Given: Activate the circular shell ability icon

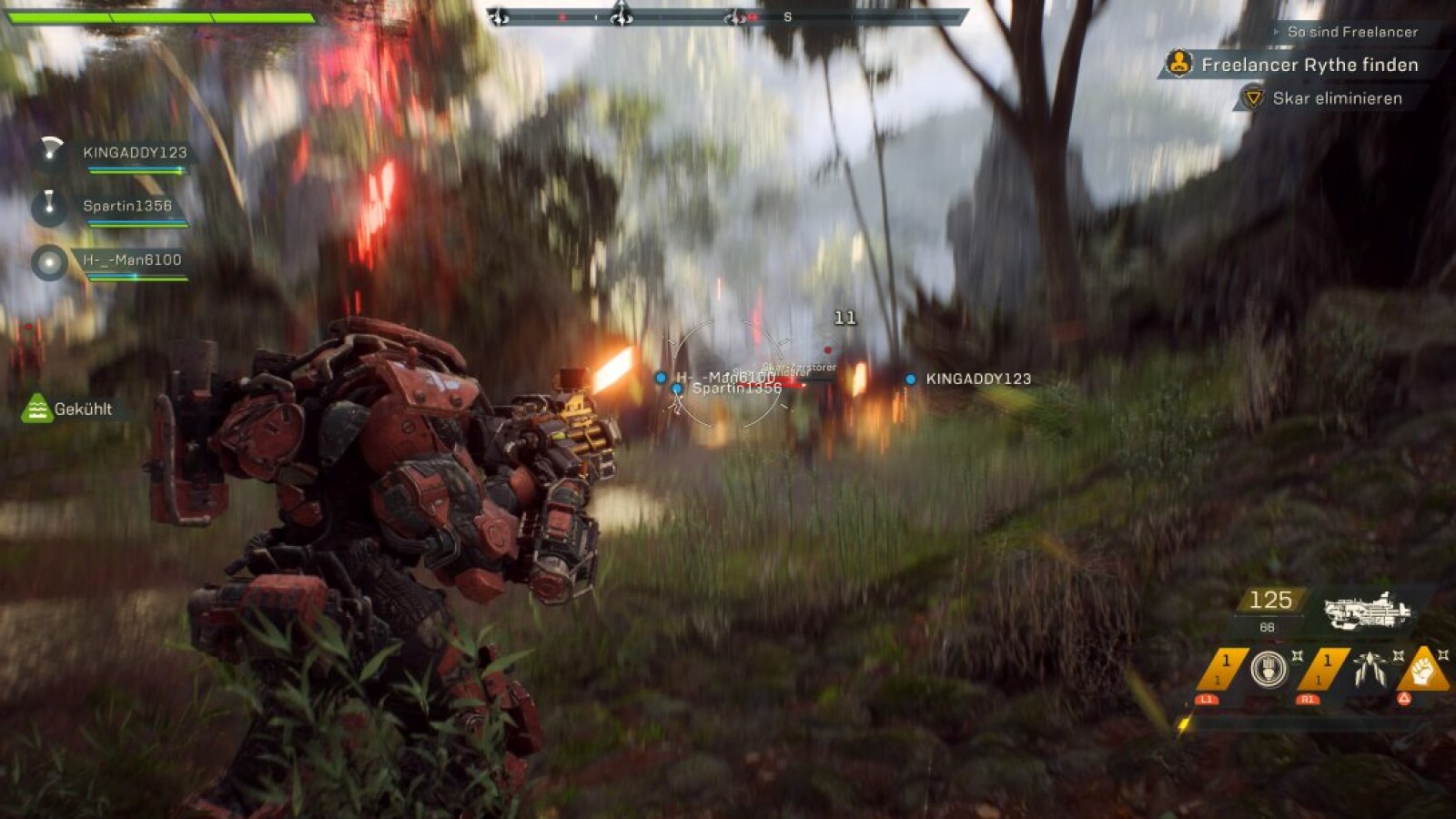Looking at the screenshot, I should (1268, 670).
